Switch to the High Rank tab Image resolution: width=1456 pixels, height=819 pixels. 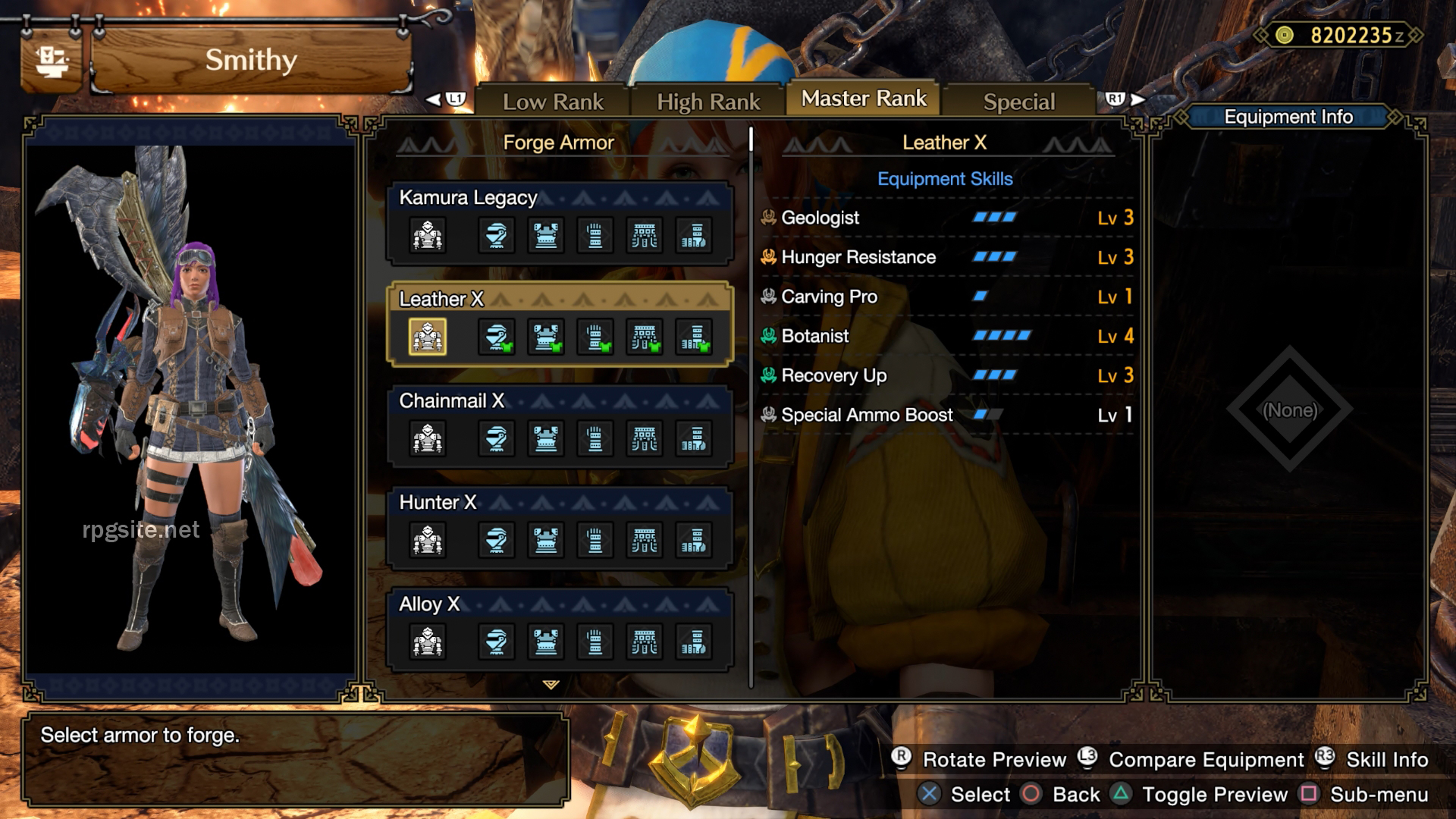[709, 99]
